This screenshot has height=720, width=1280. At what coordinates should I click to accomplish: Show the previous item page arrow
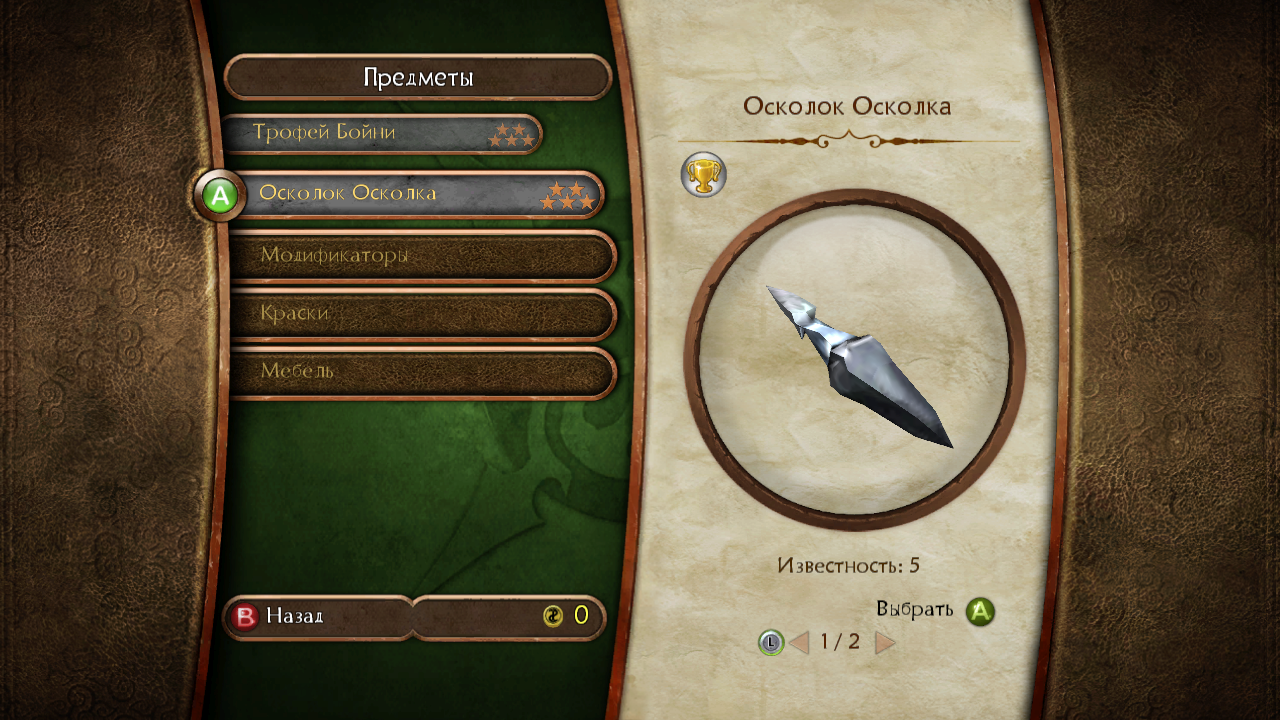pos(799,642)
